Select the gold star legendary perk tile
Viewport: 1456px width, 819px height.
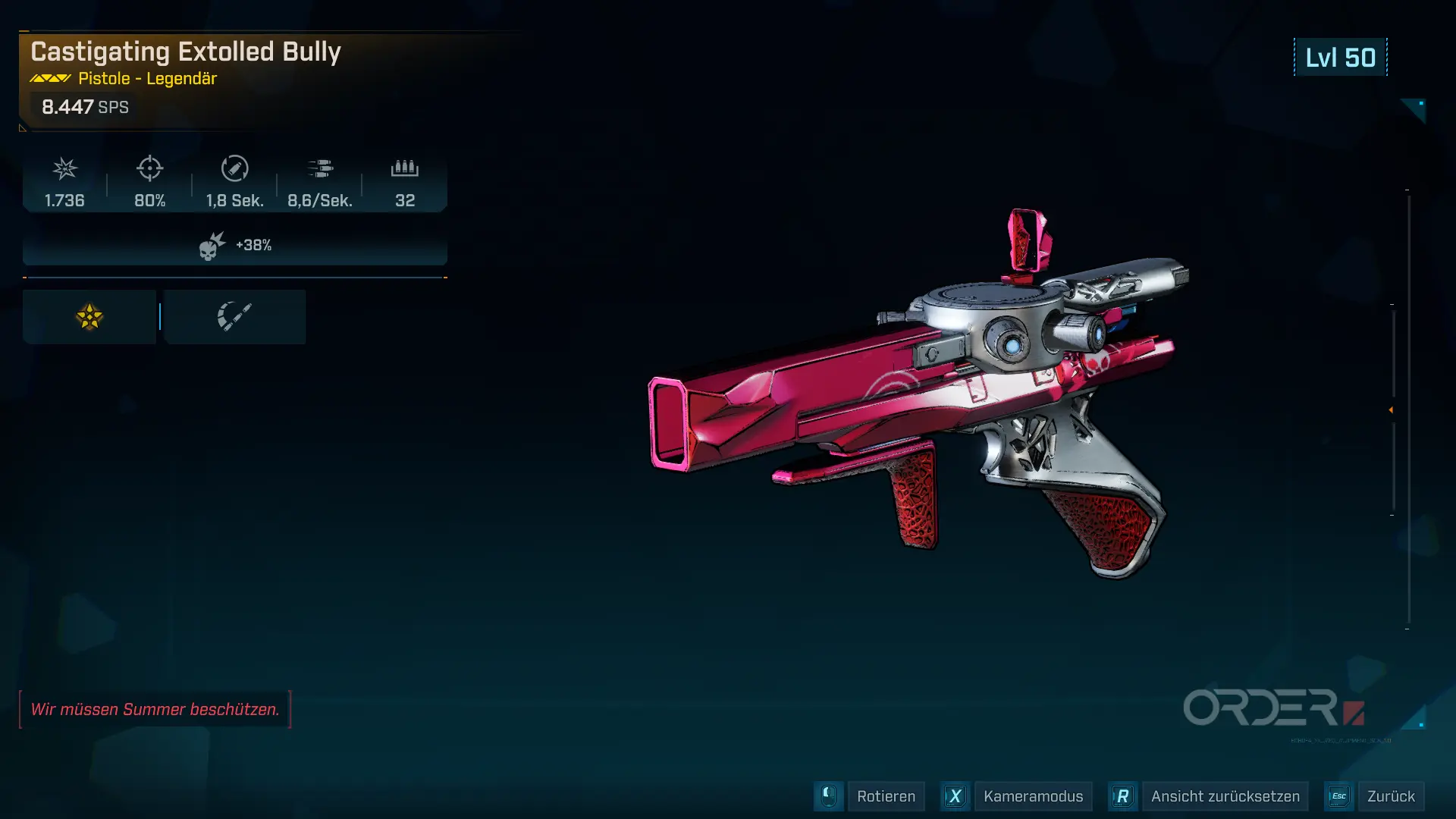[89, 317]
